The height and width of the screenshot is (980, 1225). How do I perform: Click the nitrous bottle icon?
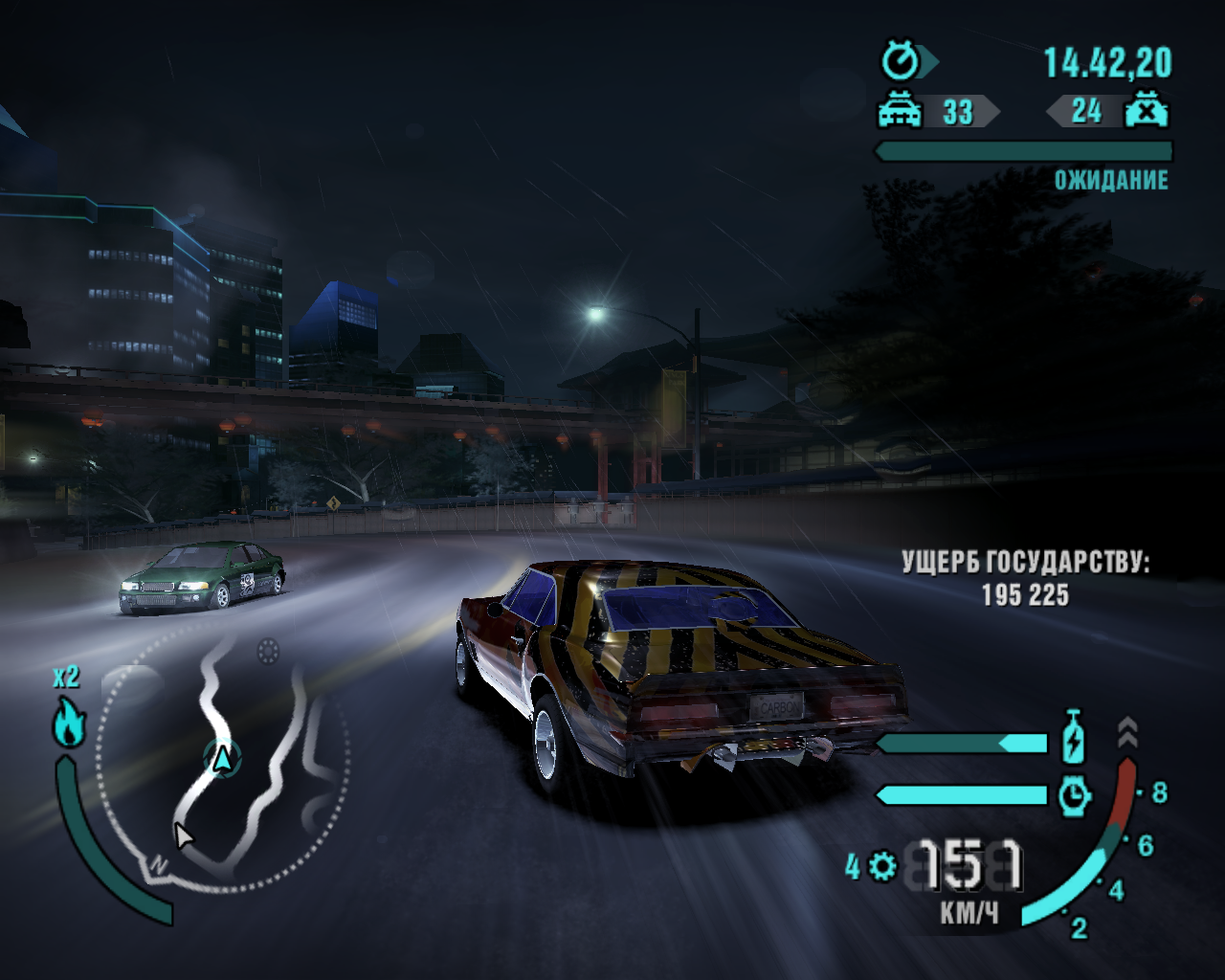[1074, 736]
